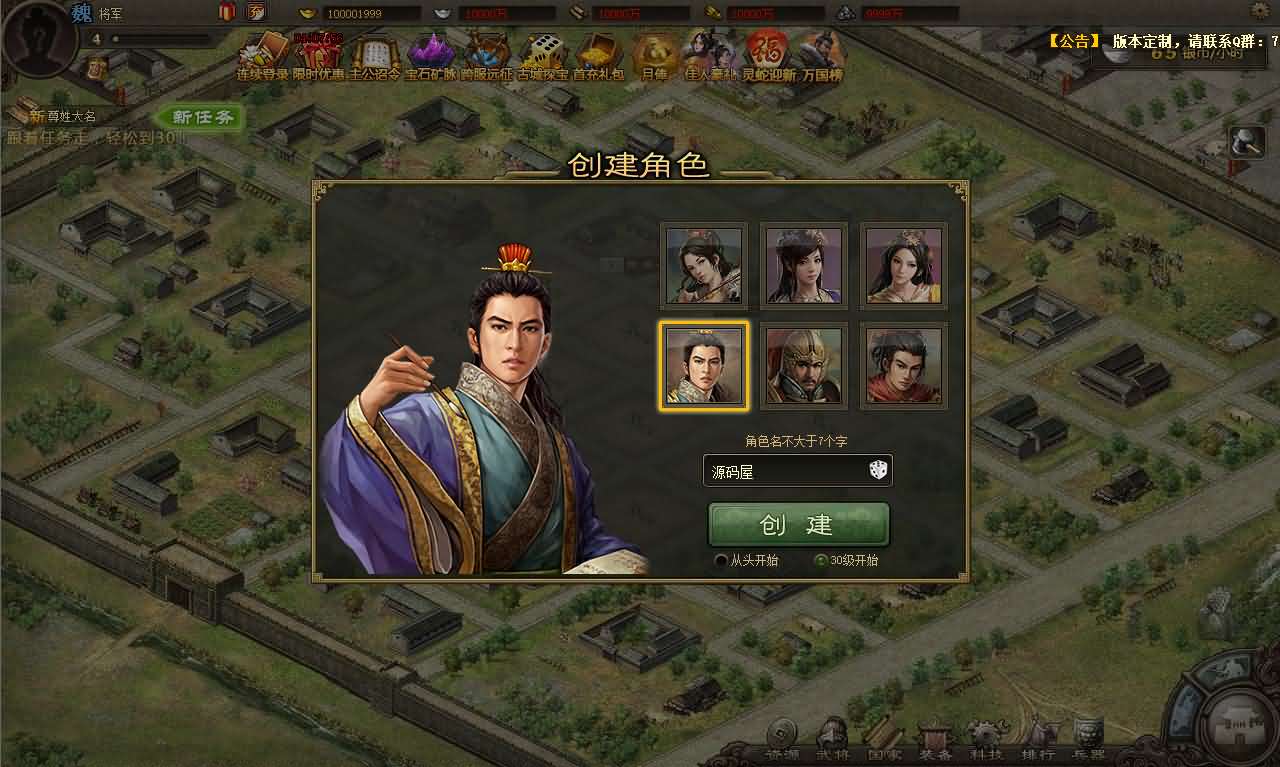1280x767 pixels.
Task: Open the 宝石矿脉 gem mine icon
Action: point(430,50)
